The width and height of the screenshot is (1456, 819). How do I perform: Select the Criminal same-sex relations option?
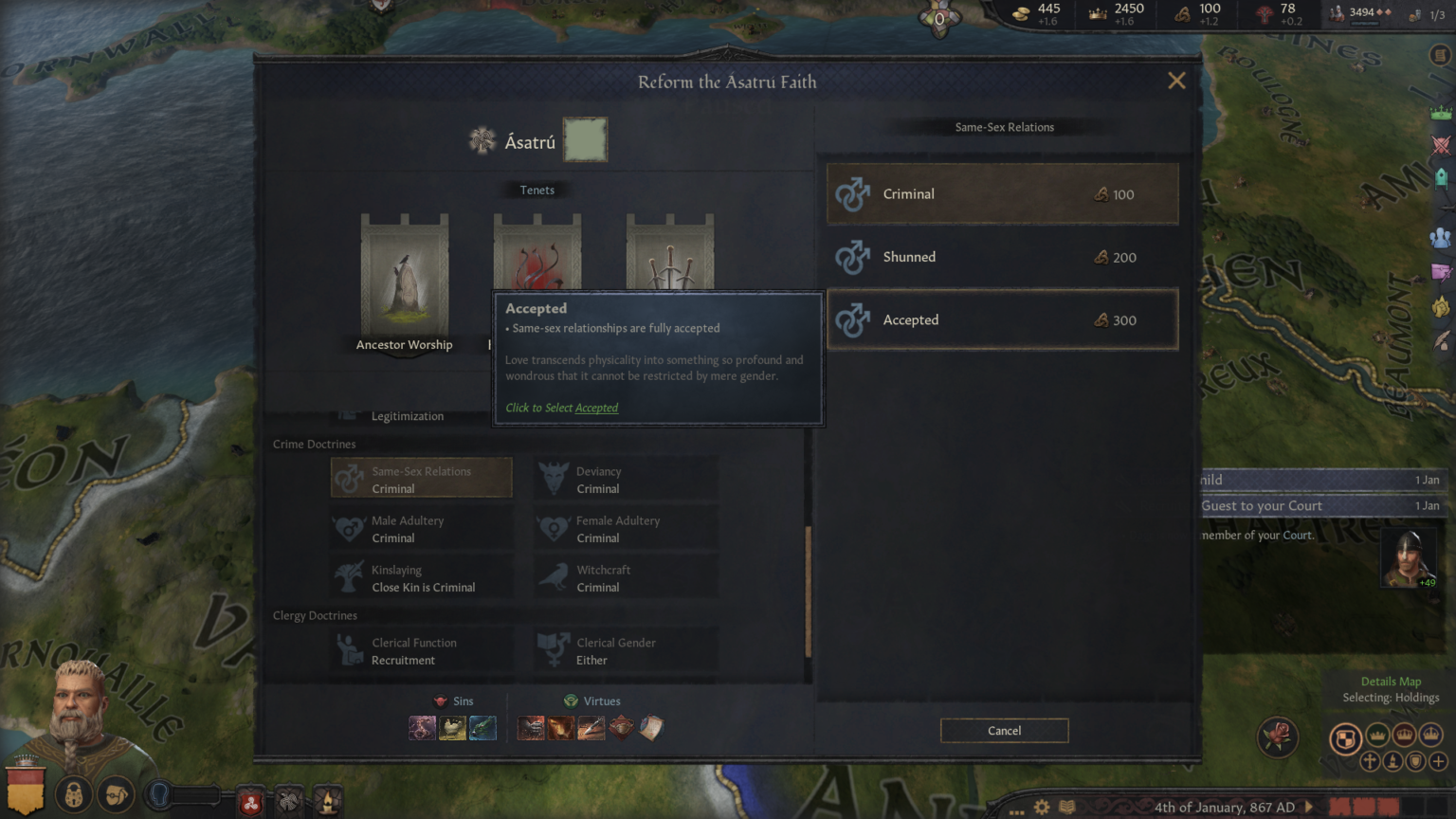point(1002,194)
